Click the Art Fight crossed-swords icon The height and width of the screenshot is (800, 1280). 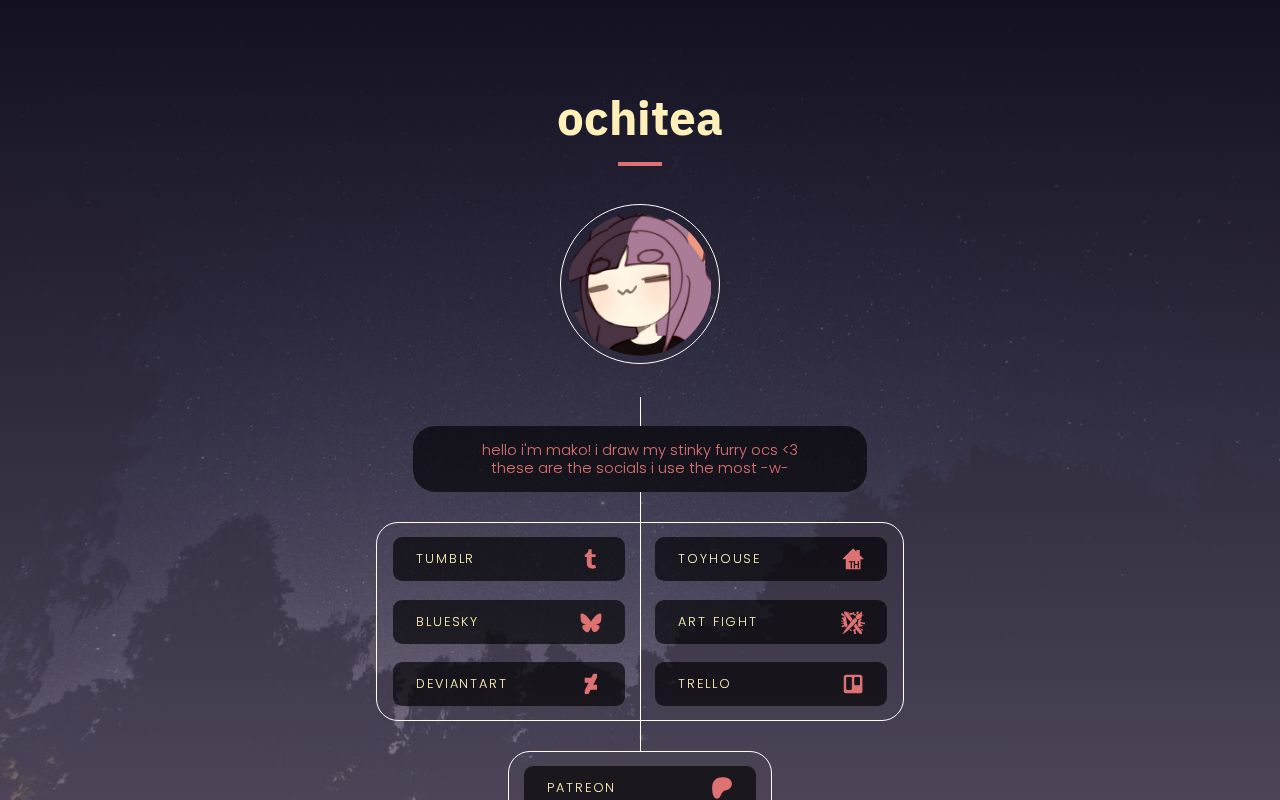click(852, 622)
